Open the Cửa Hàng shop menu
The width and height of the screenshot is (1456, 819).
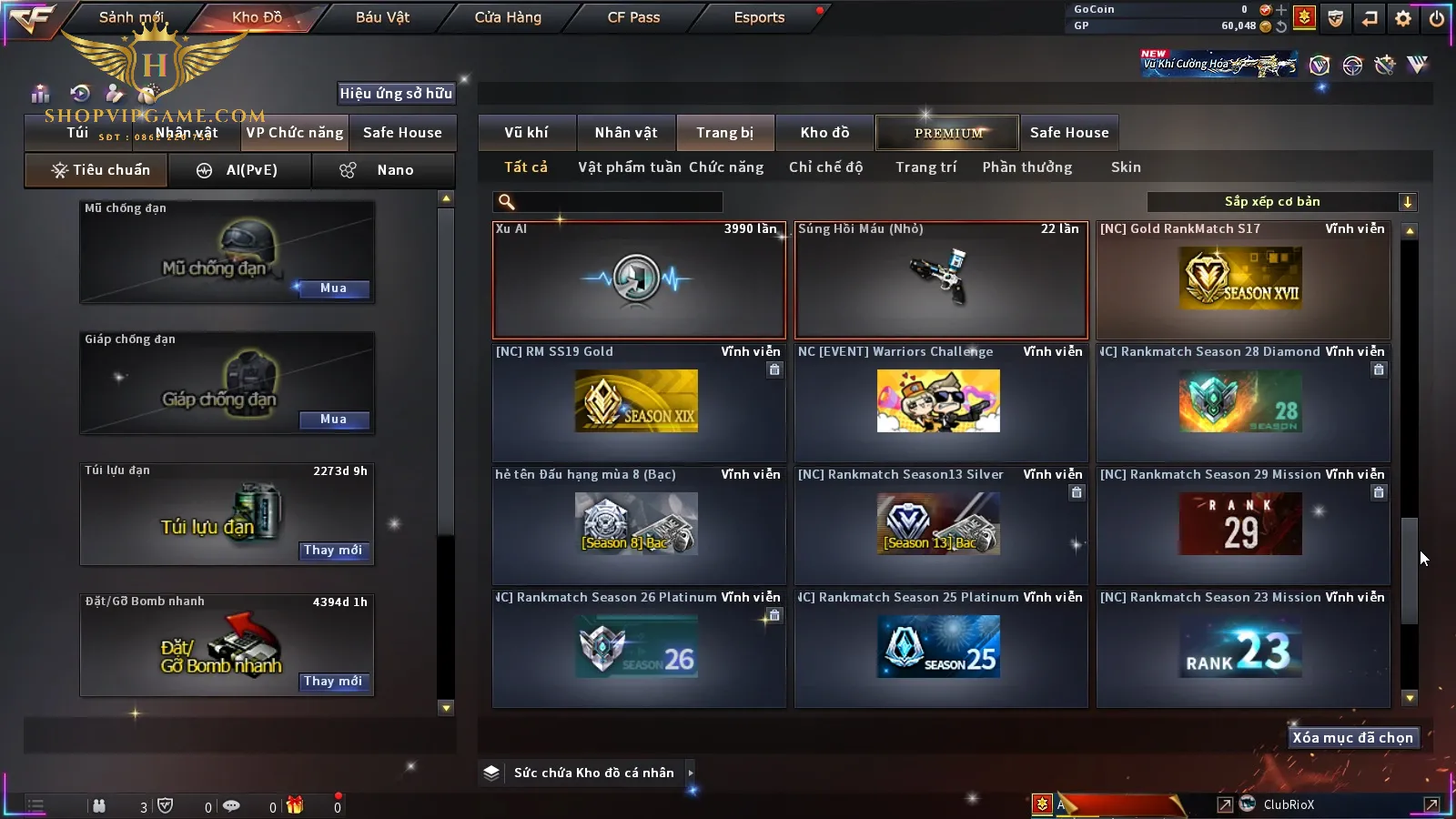pyautogui.click(x=508, y=17)
